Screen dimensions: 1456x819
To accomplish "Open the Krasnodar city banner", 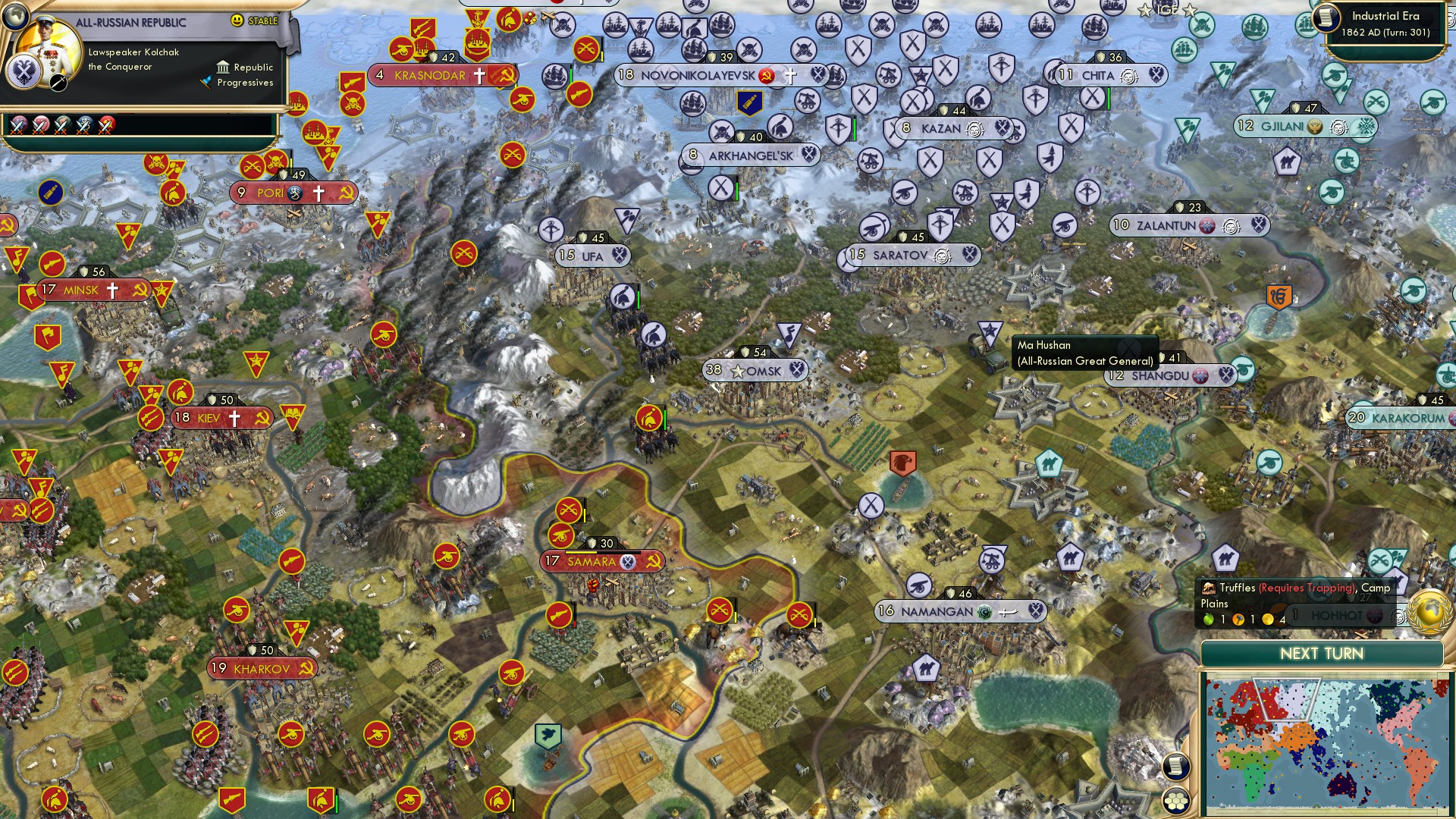I will [x=429, y=75].
